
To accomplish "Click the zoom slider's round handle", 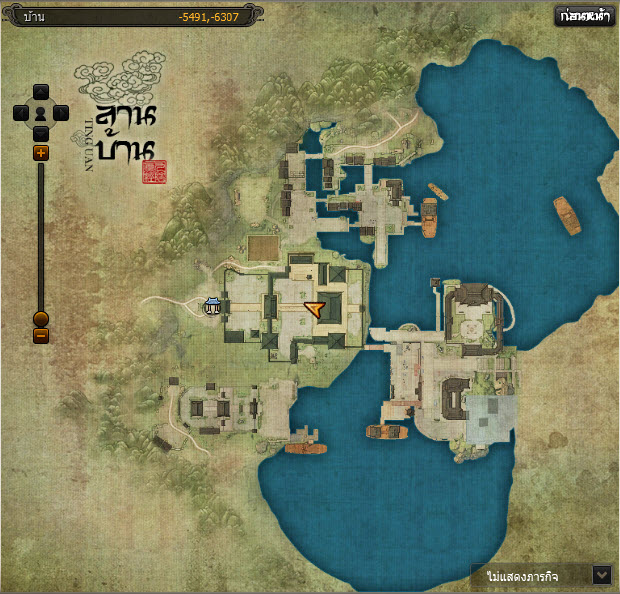I will click(x=41, y=319).
